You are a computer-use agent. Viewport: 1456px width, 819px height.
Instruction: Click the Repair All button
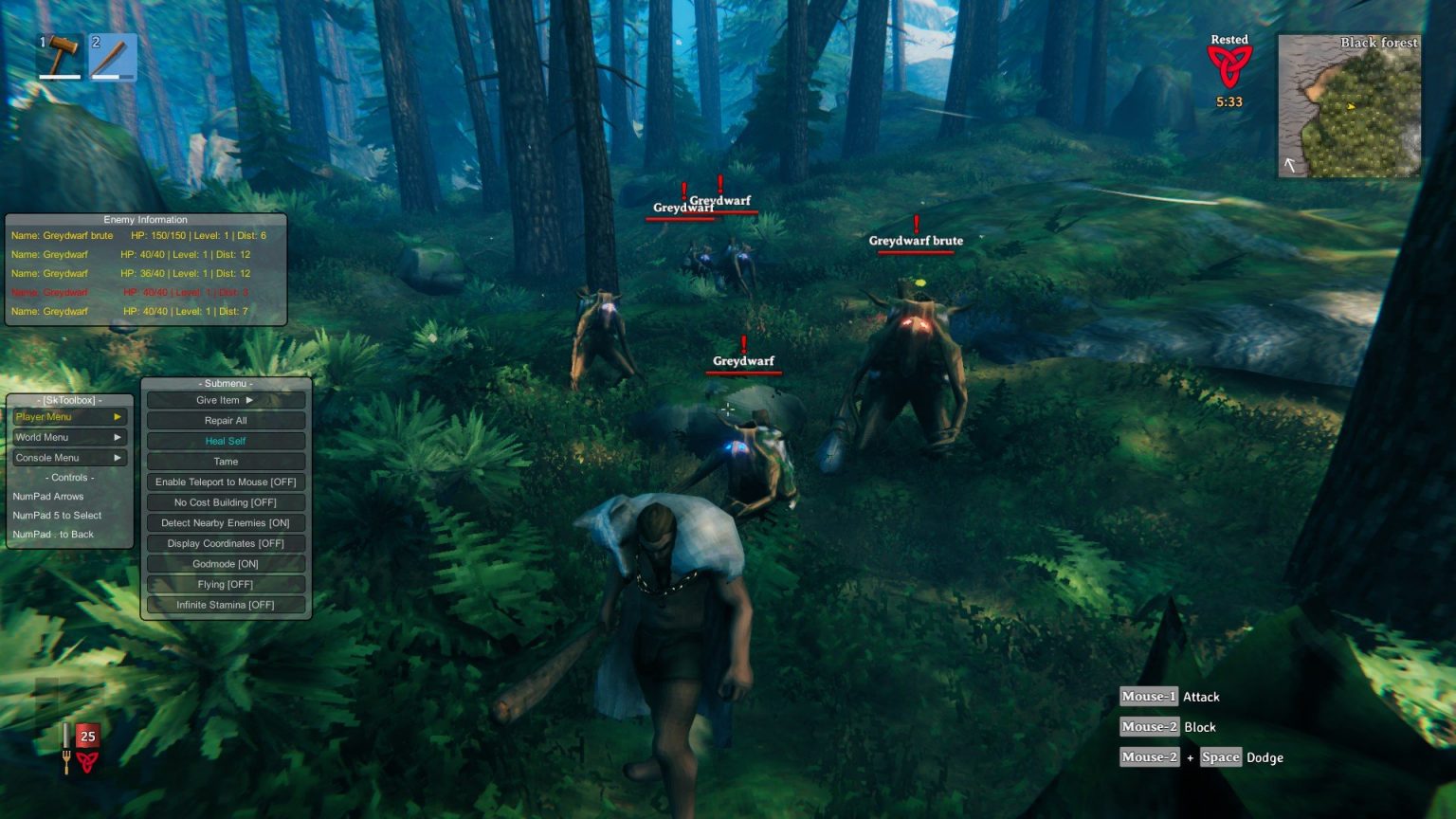point(225,420)
